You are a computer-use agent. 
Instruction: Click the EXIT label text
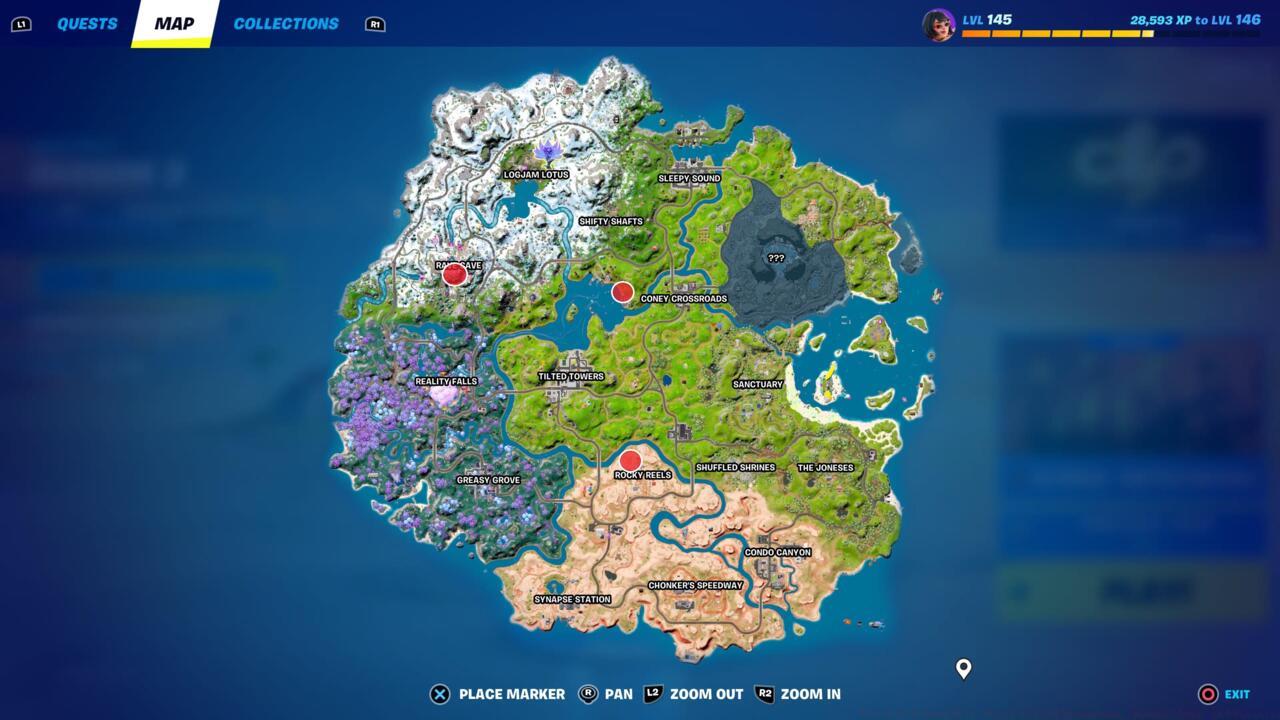[1237, 693]
